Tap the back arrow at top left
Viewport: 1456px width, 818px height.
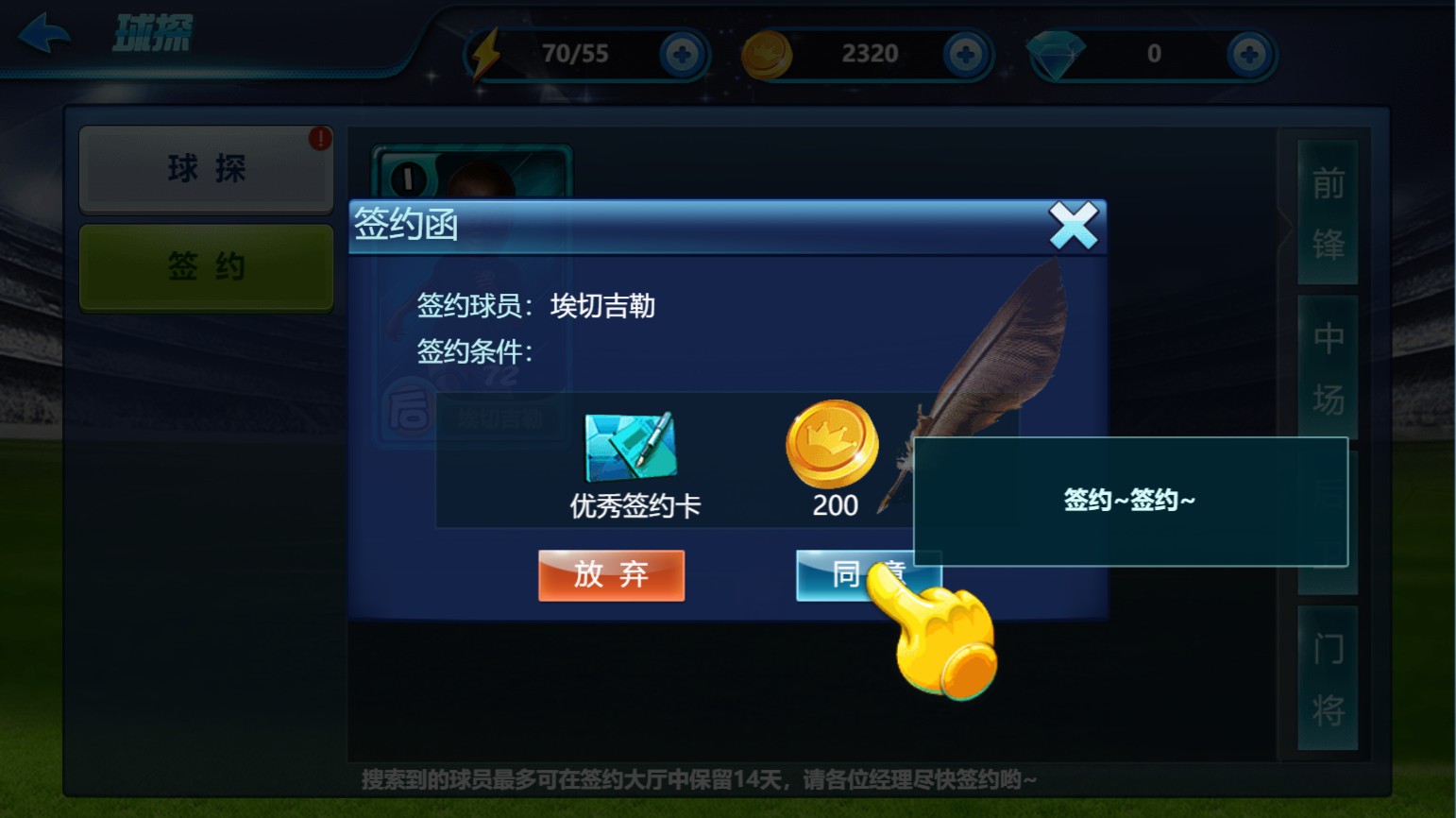(x=46, y=31)
